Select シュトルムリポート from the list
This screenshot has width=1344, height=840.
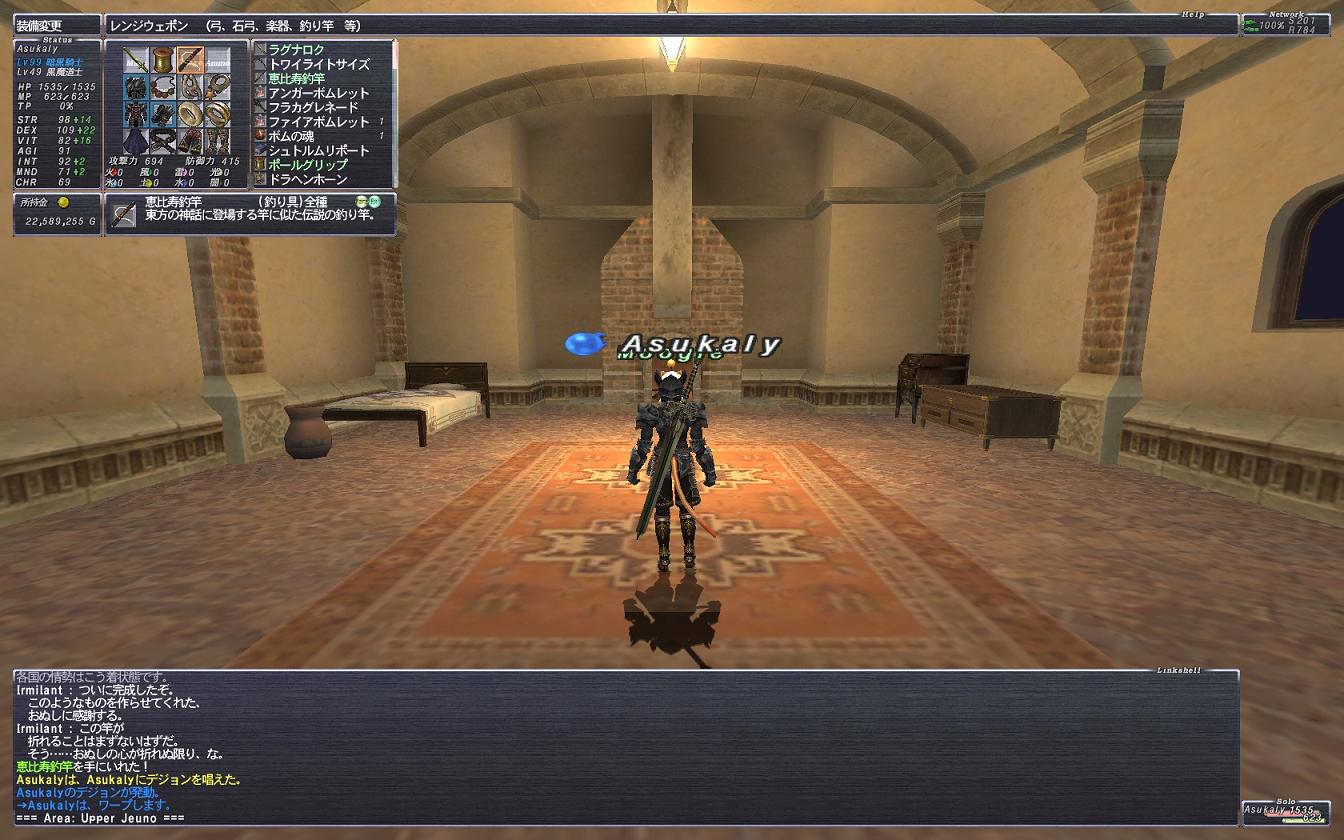click(319, 151)
